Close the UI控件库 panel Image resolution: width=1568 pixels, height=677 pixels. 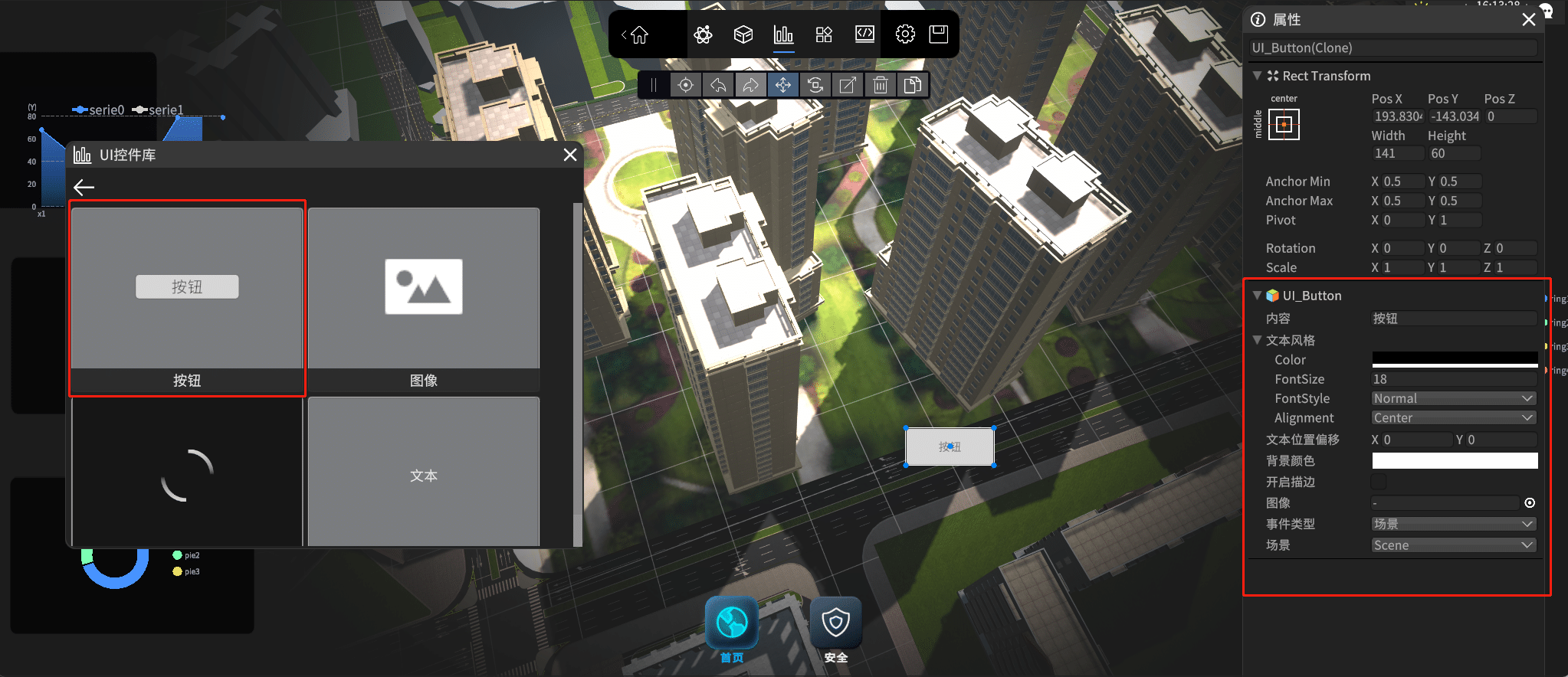click(570, 155)
